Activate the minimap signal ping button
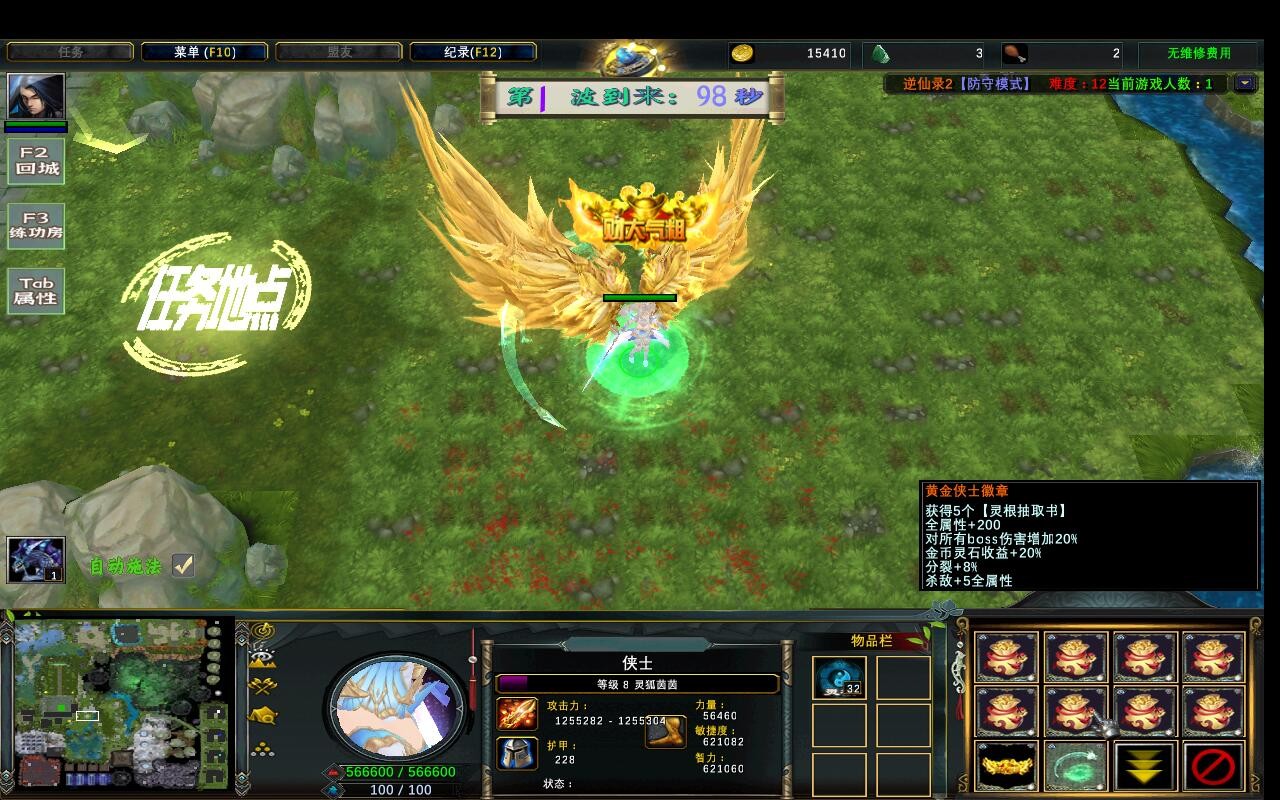The image size is (1280, 800). [x=263, y=631]
